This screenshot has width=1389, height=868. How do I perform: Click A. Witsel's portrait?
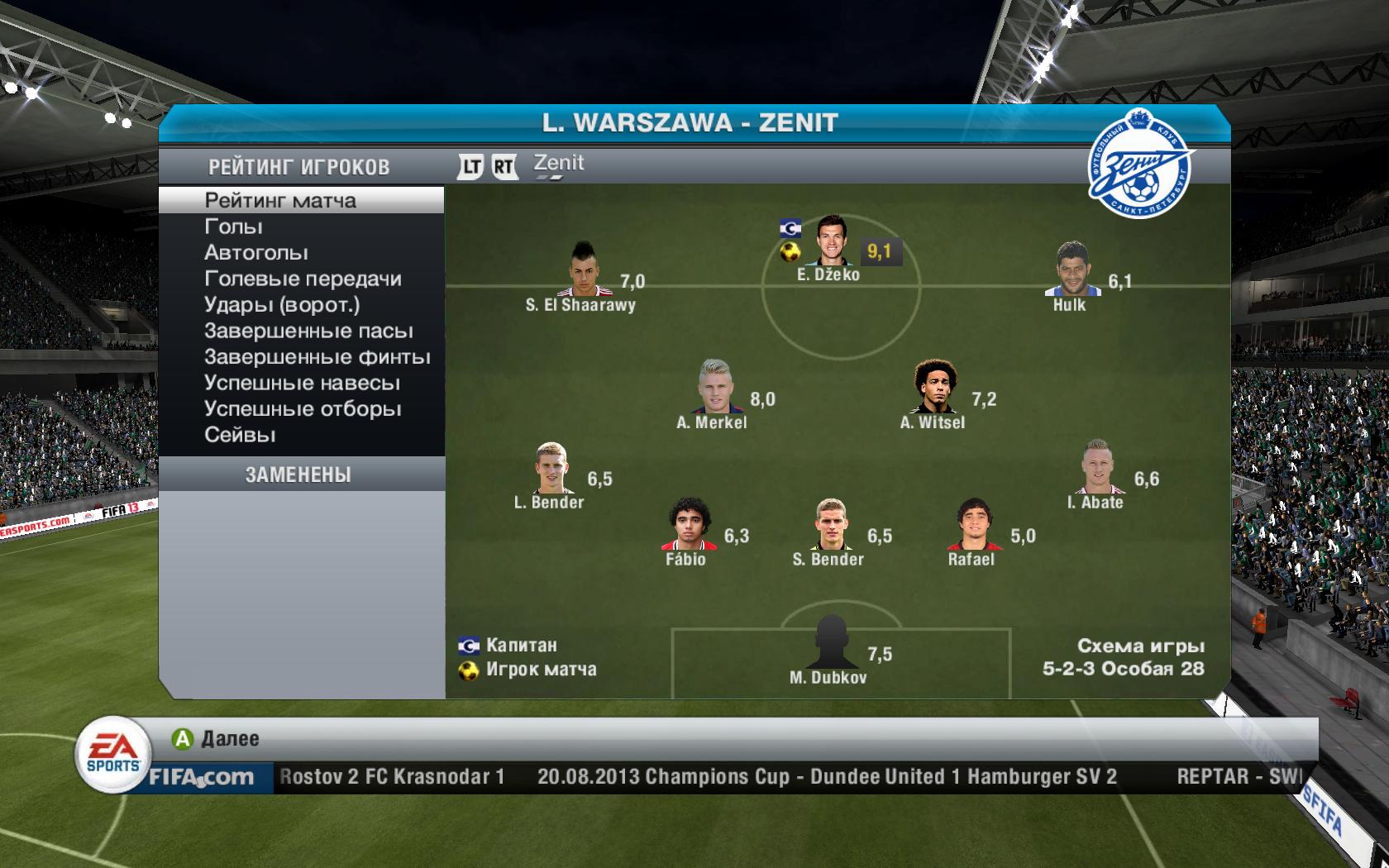pyautogui.click(x=933, y=386)
